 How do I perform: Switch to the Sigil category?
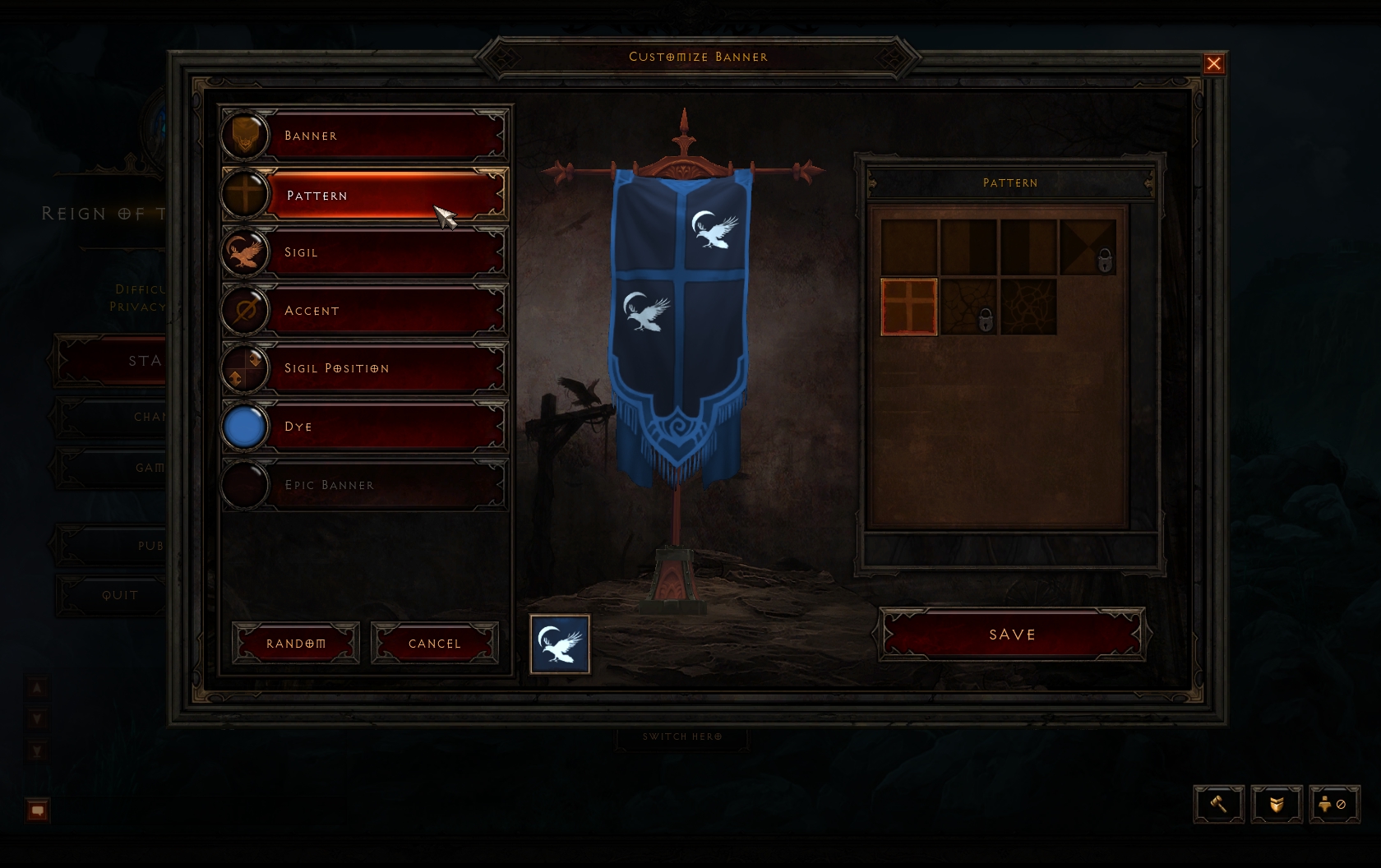(365, 252)
